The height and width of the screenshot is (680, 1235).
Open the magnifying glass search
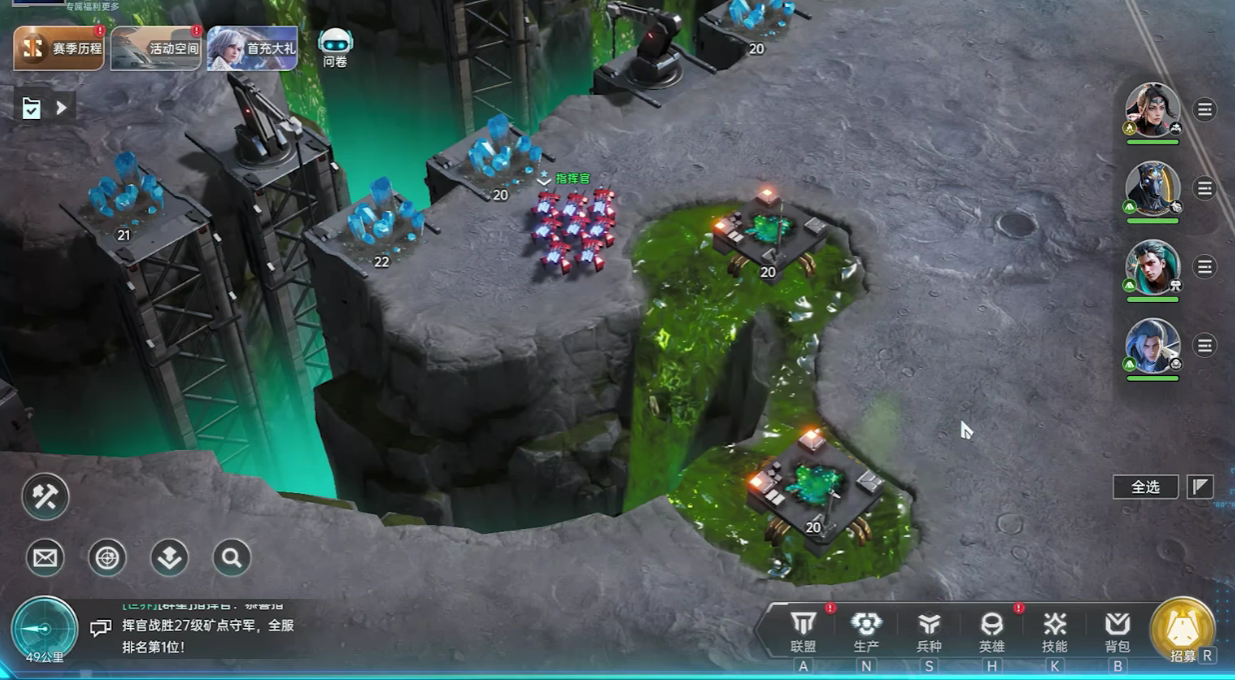point(231,558)
